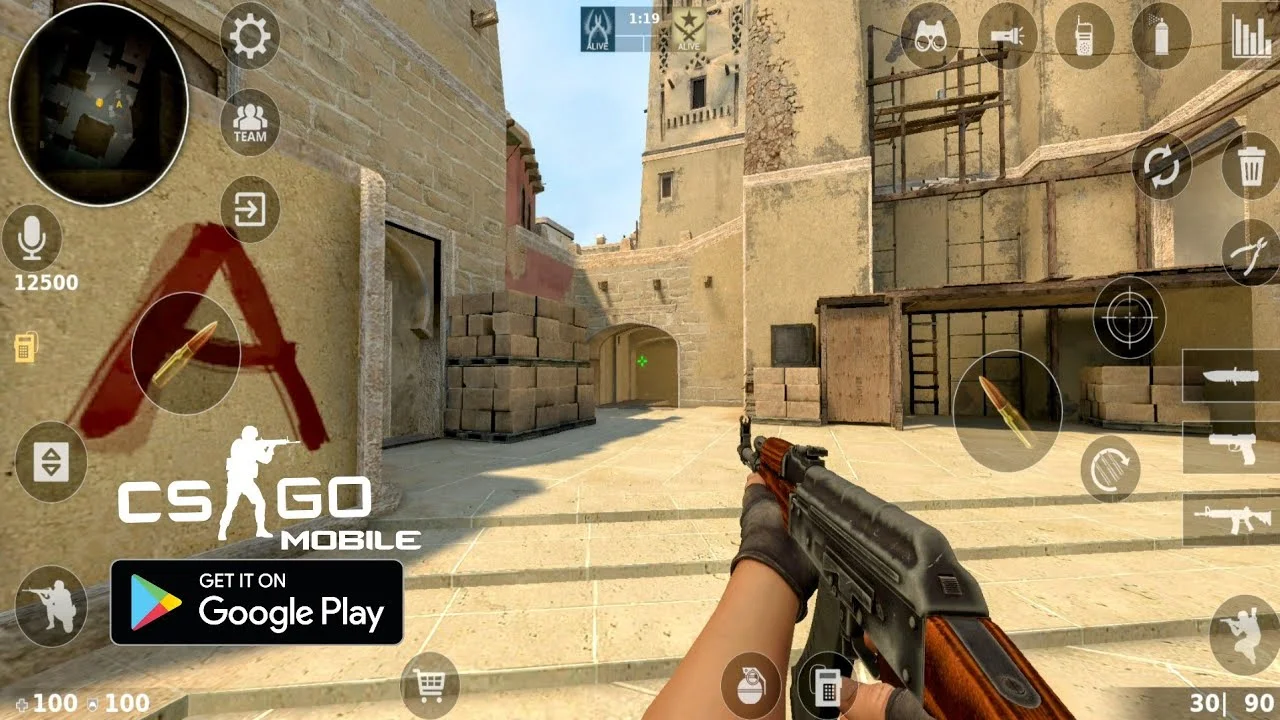Use the spray can icon
This screenshot has height=720, width=1280.
1161,36
